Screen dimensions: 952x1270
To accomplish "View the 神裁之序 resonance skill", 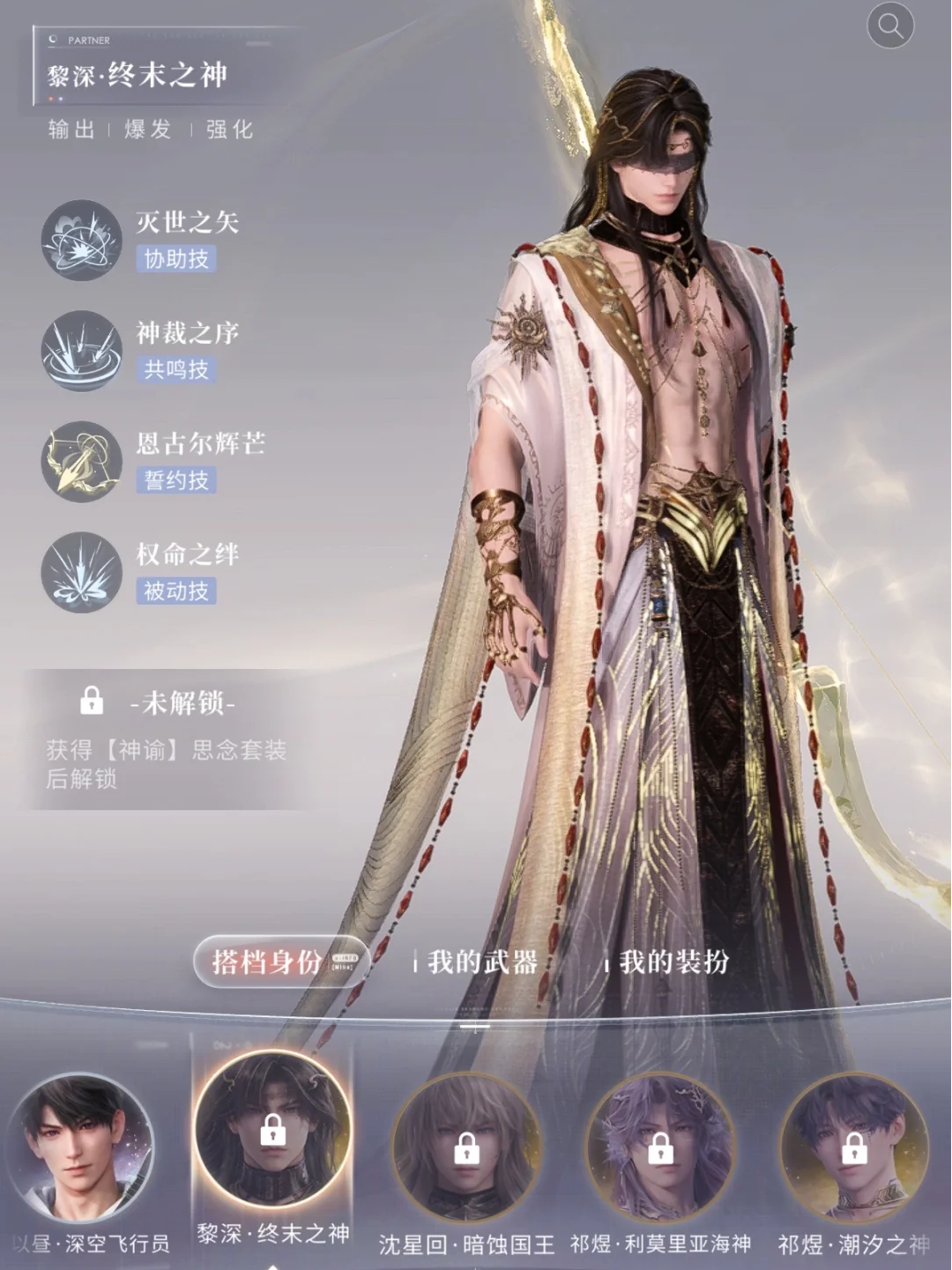I will [x=82, y=350].
